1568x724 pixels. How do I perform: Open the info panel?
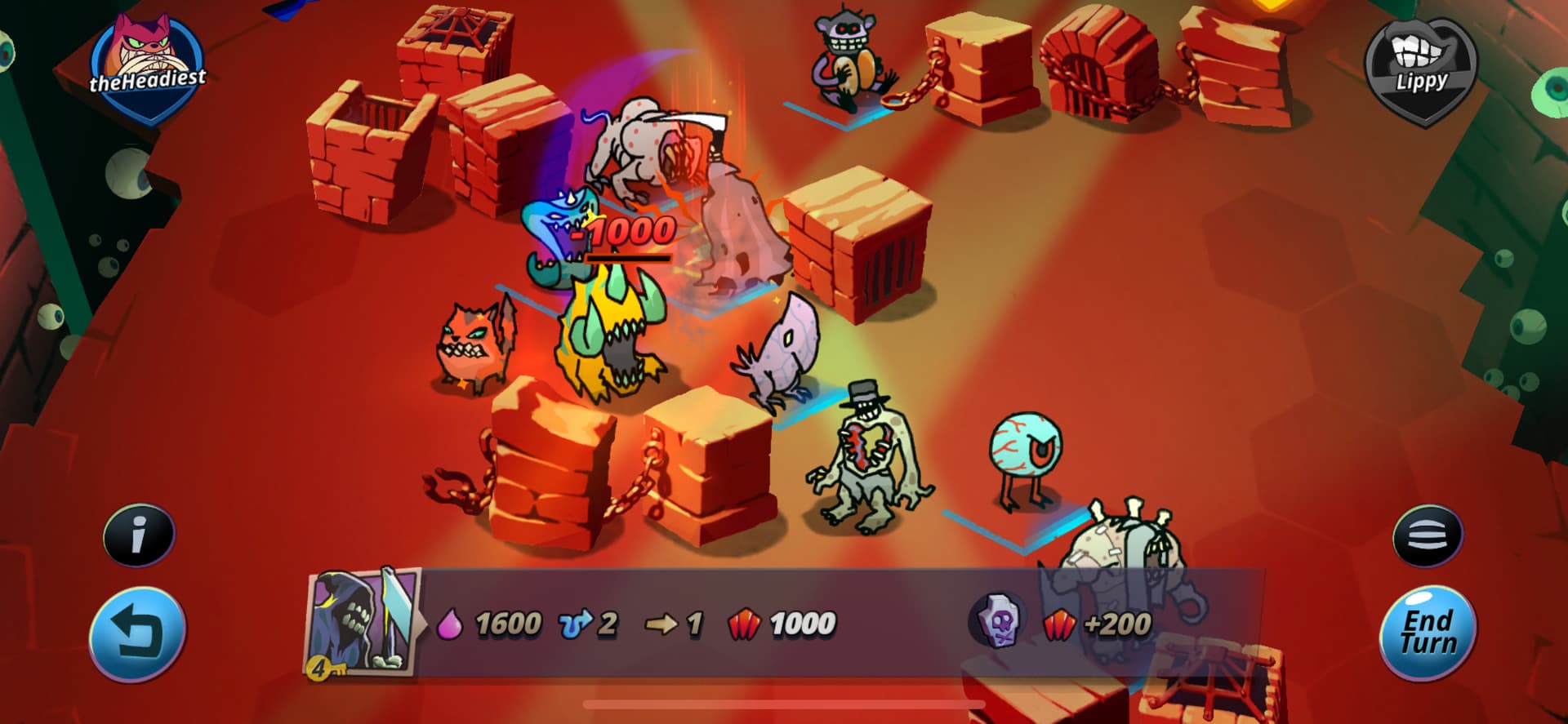(139, 535)
